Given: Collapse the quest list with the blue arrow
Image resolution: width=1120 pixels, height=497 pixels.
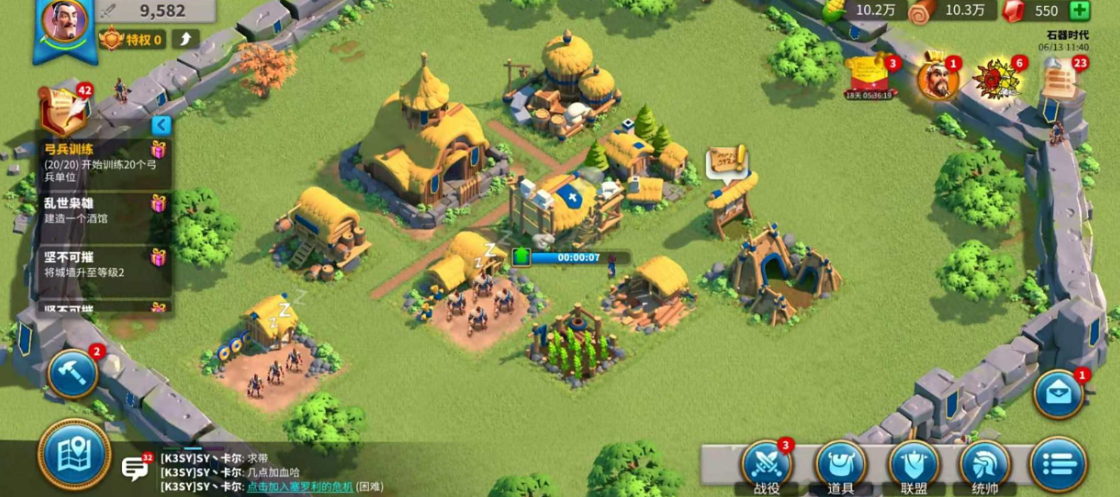Looking at the screenshot, I should [161, 126].
